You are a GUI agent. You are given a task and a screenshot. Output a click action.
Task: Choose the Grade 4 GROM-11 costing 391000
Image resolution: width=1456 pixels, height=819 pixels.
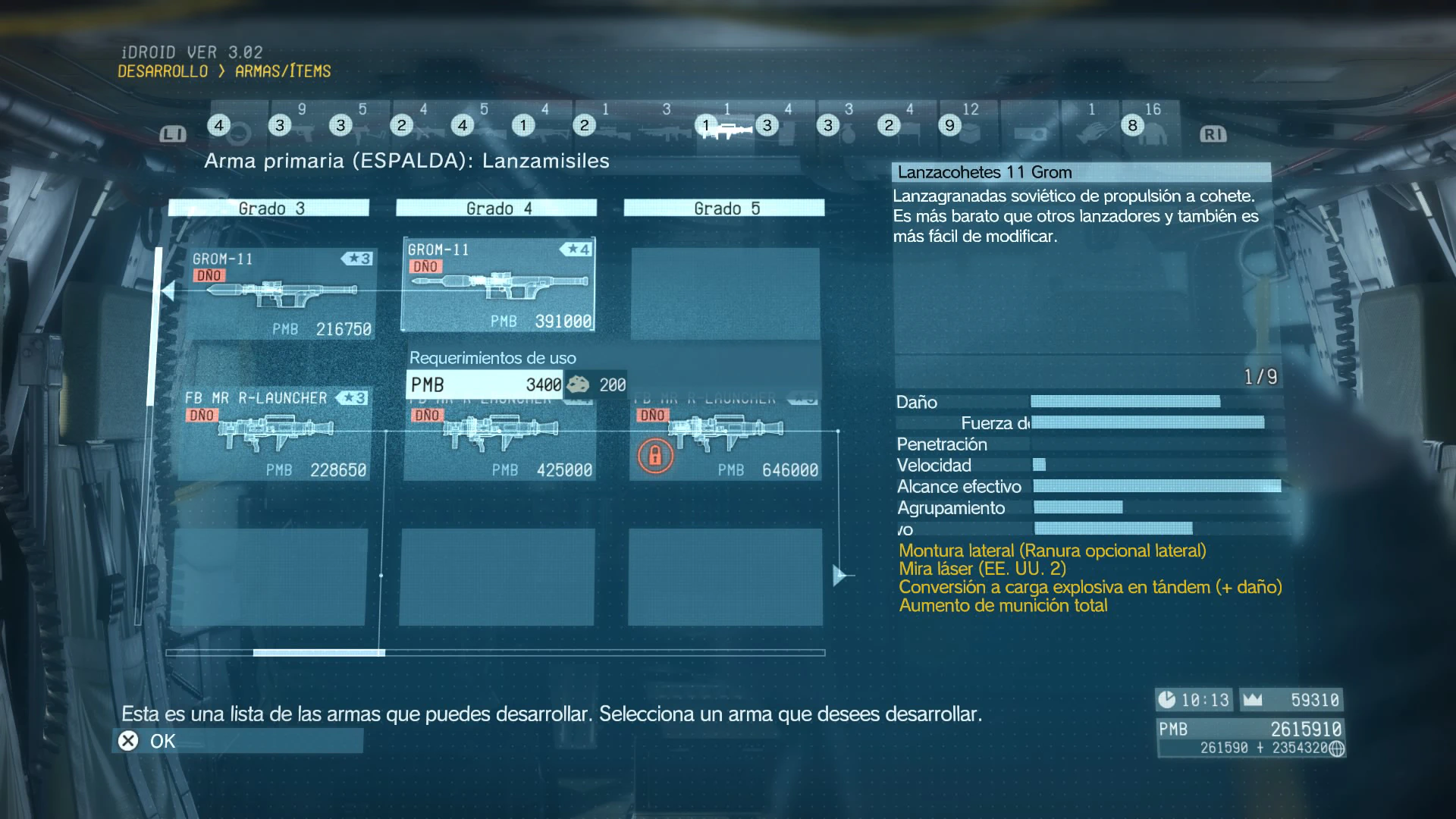(x=497, y=285)
